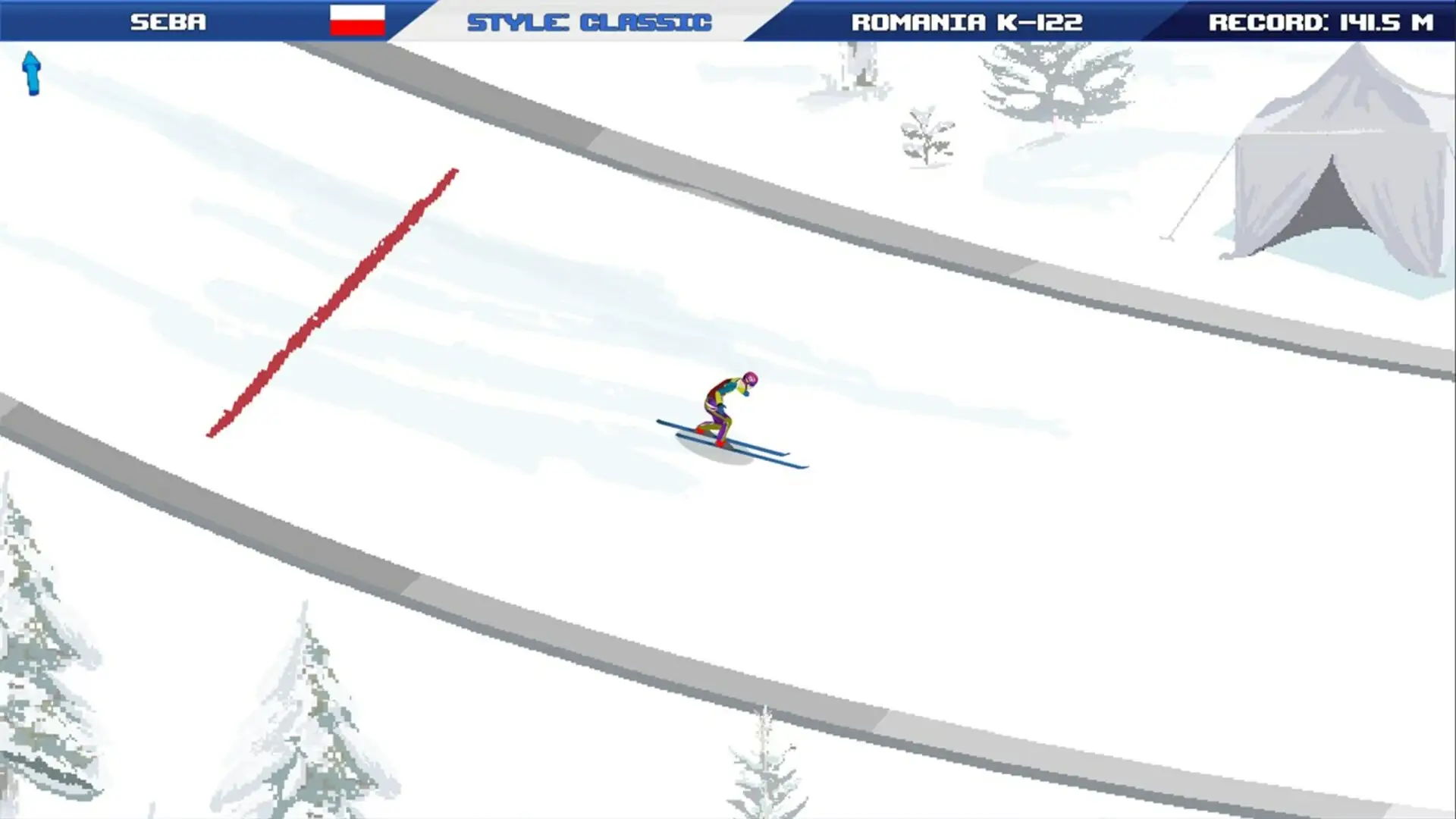Open the SEBA player name selector

168,20
